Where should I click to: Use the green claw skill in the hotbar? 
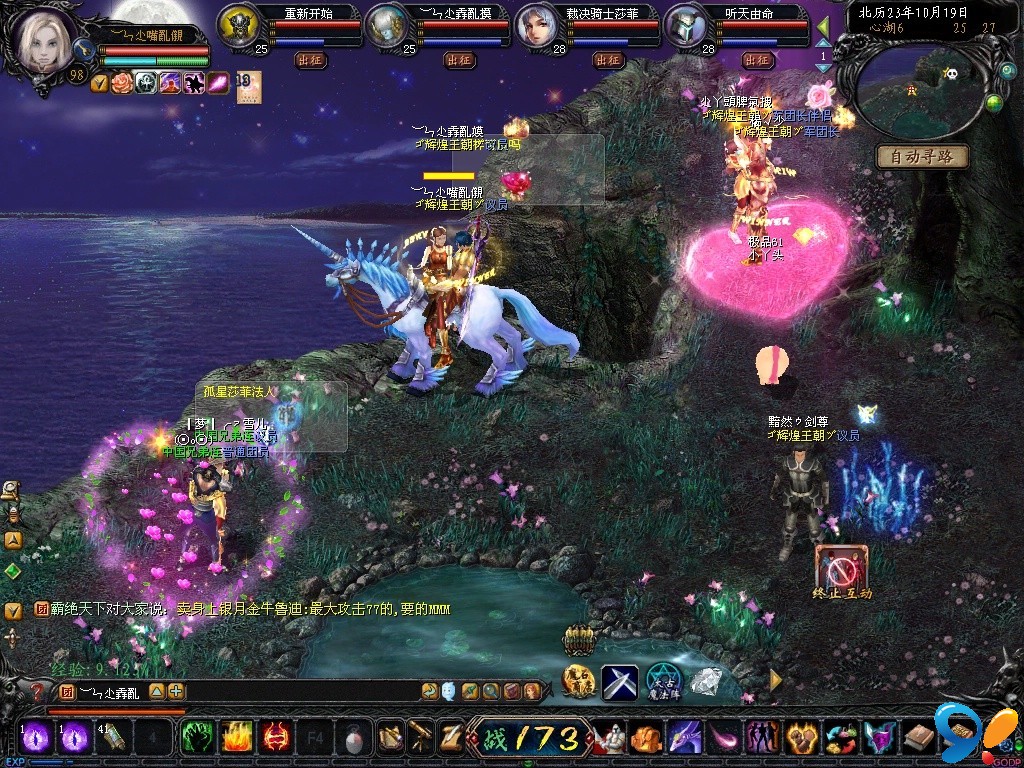click(x=195, y=738)
